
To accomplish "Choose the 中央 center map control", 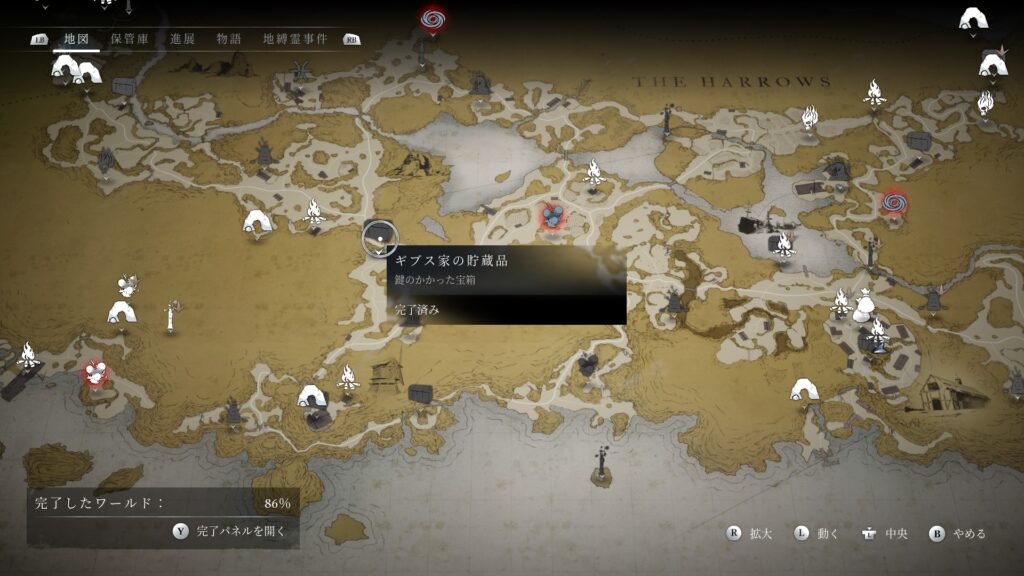I will click(x=883, y=534).
